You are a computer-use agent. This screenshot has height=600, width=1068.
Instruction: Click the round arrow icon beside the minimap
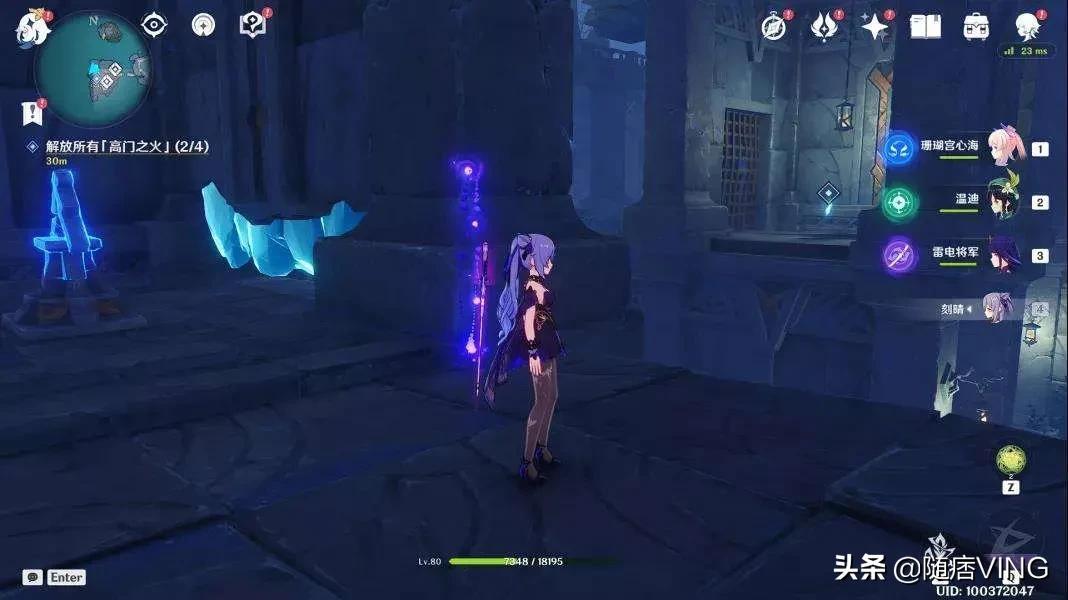[203, 25]
